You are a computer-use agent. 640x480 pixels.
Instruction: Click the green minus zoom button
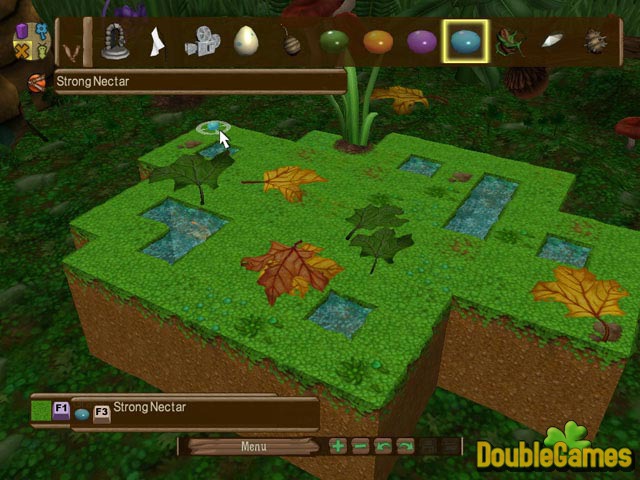point(360,446)
